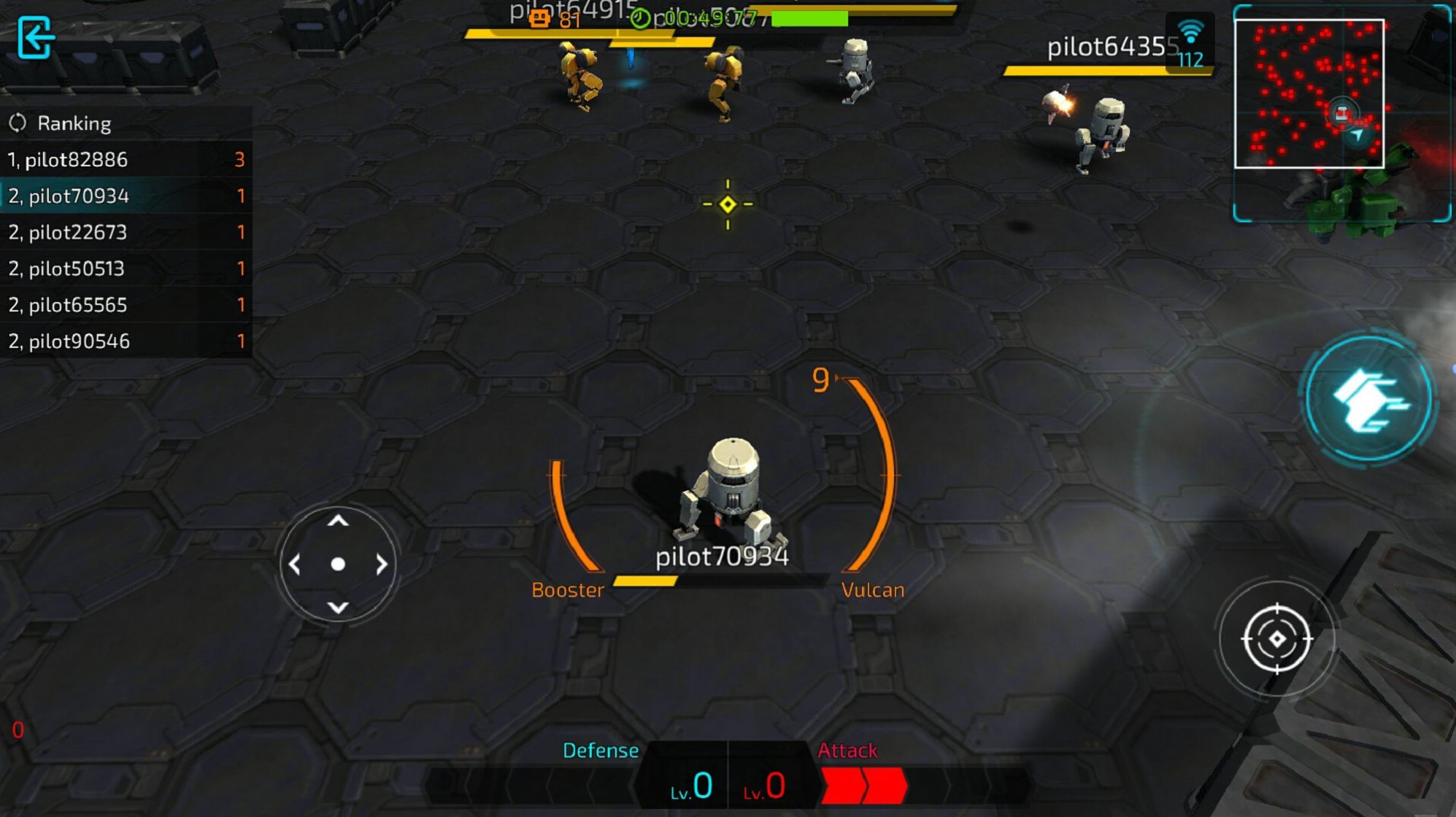Tap the down arrow on the movement pad

(338, 607)
